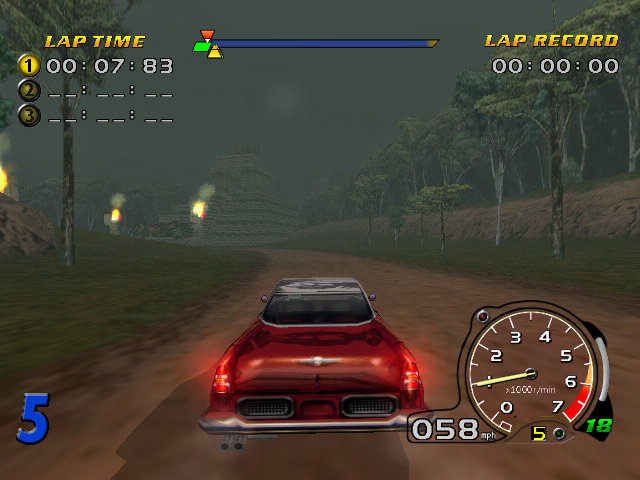Click the tachometer RPM dial
This screenshot has height=480, width=640.
pos(525,371)
